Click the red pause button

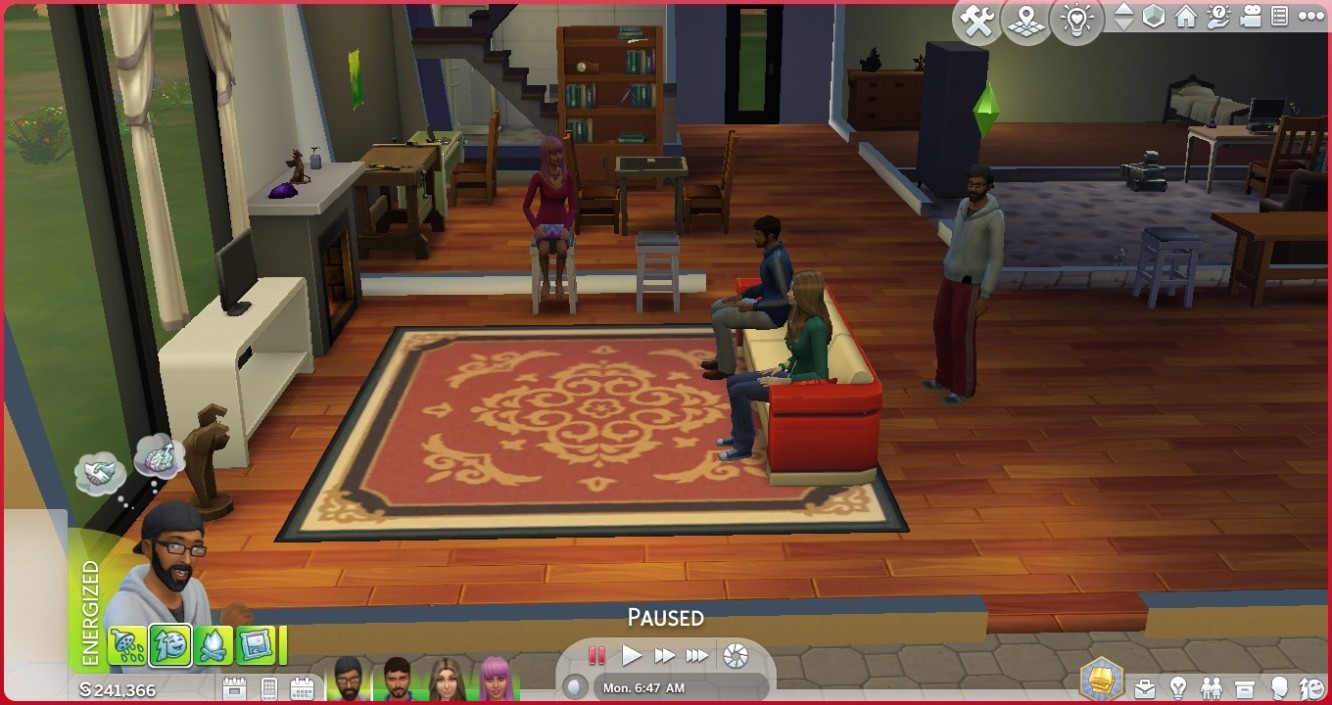pyautogui.click(x=597, y=656)
